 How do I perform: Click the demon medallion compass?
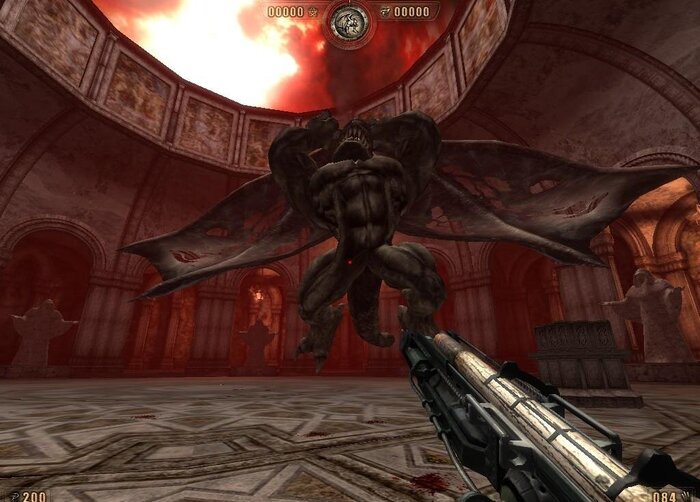pos(350,20)
